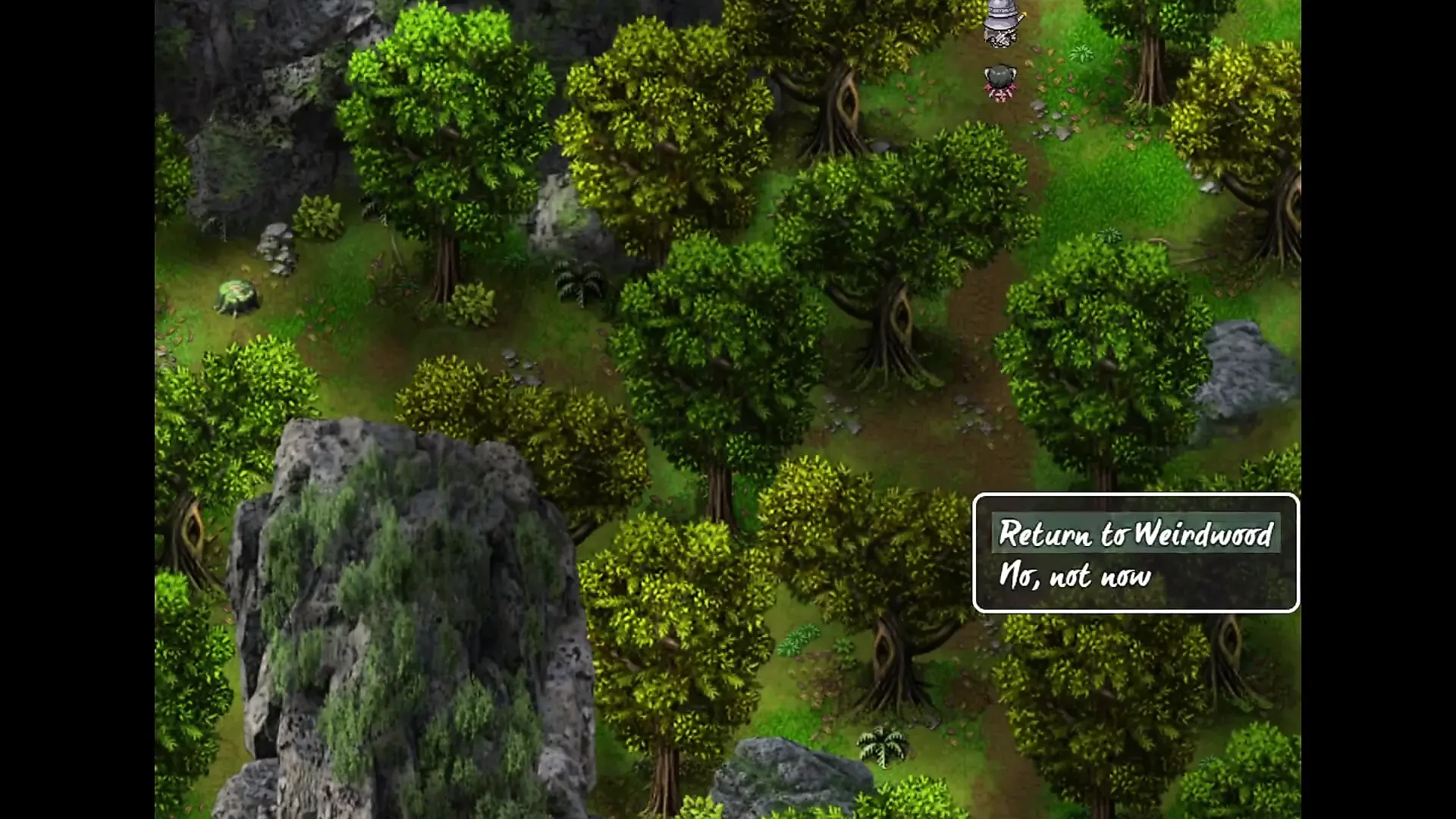Choose Return to Weirdwood option
The image size is (1456, 819).
[x=1135, y=534]
